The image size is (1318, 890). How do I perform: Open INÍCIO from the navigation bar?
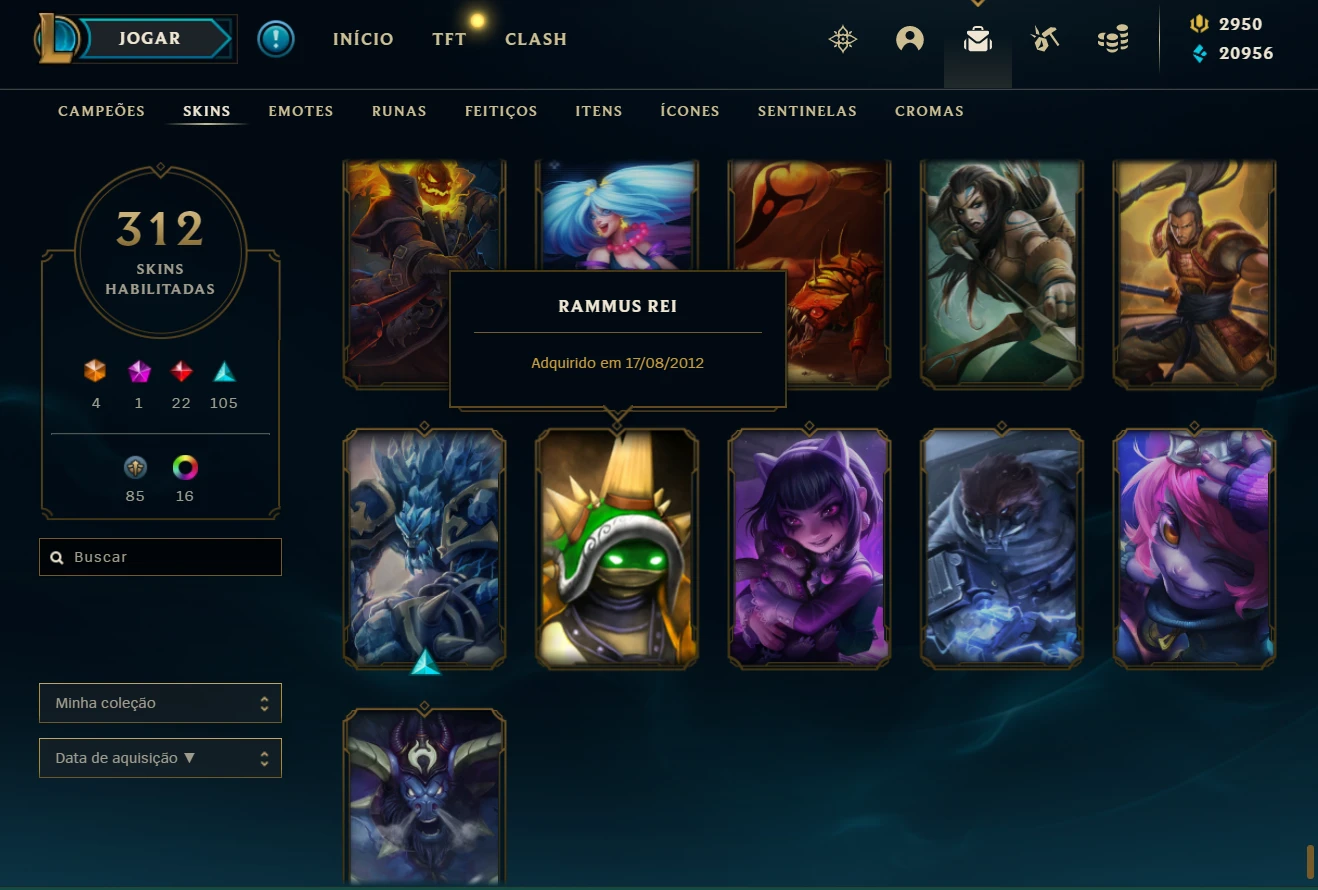click(363, 39)
